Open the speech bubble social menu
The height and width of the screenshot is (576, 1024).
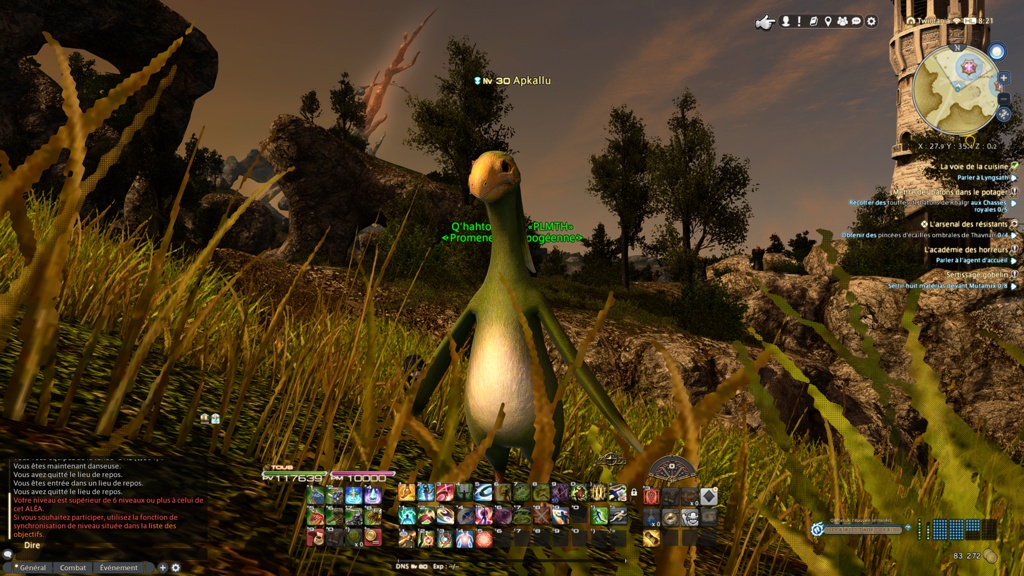(x=857, y=21)
